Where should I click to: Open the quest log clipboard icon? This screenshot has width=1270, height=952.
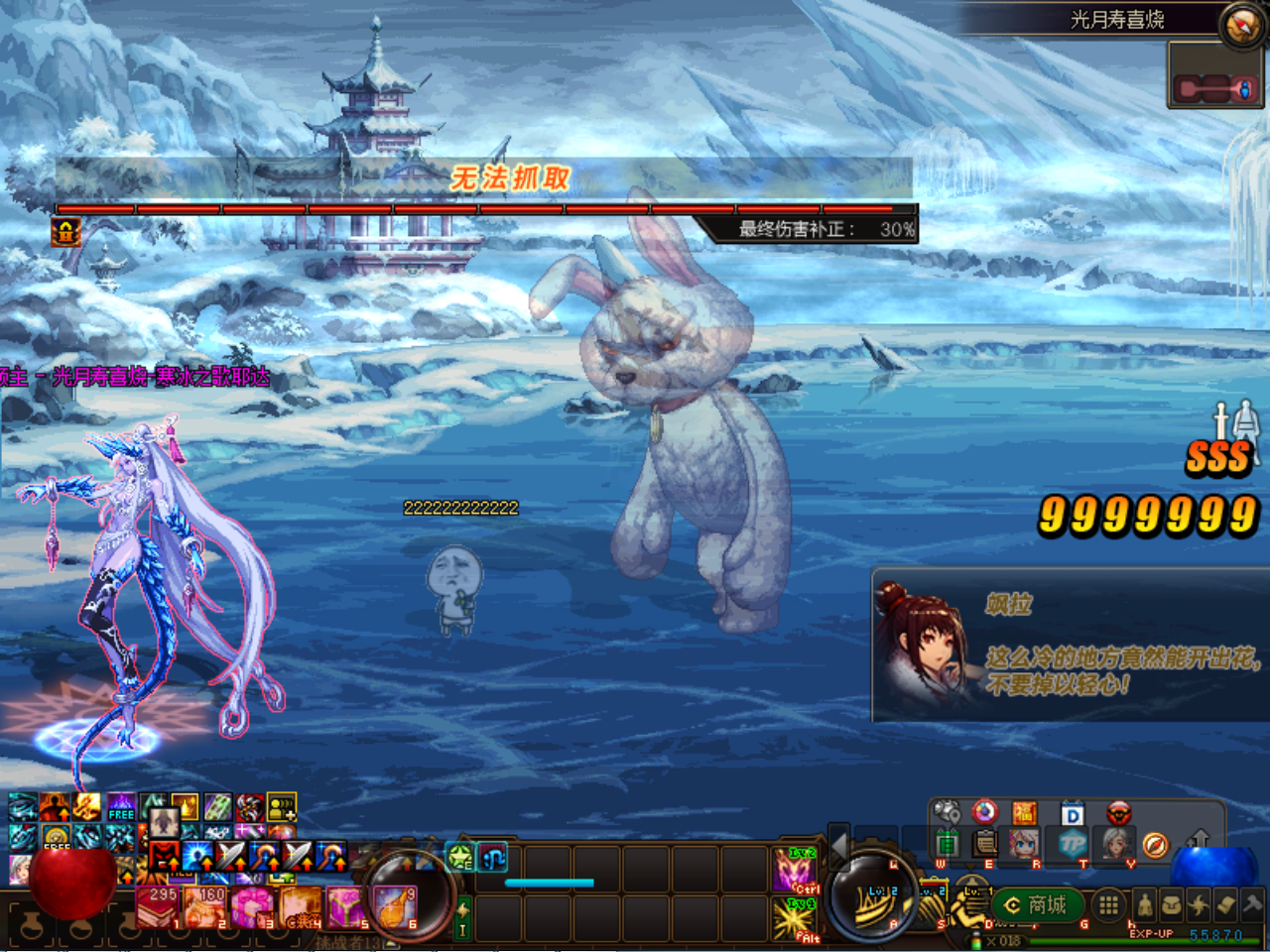tap(983, 845)
